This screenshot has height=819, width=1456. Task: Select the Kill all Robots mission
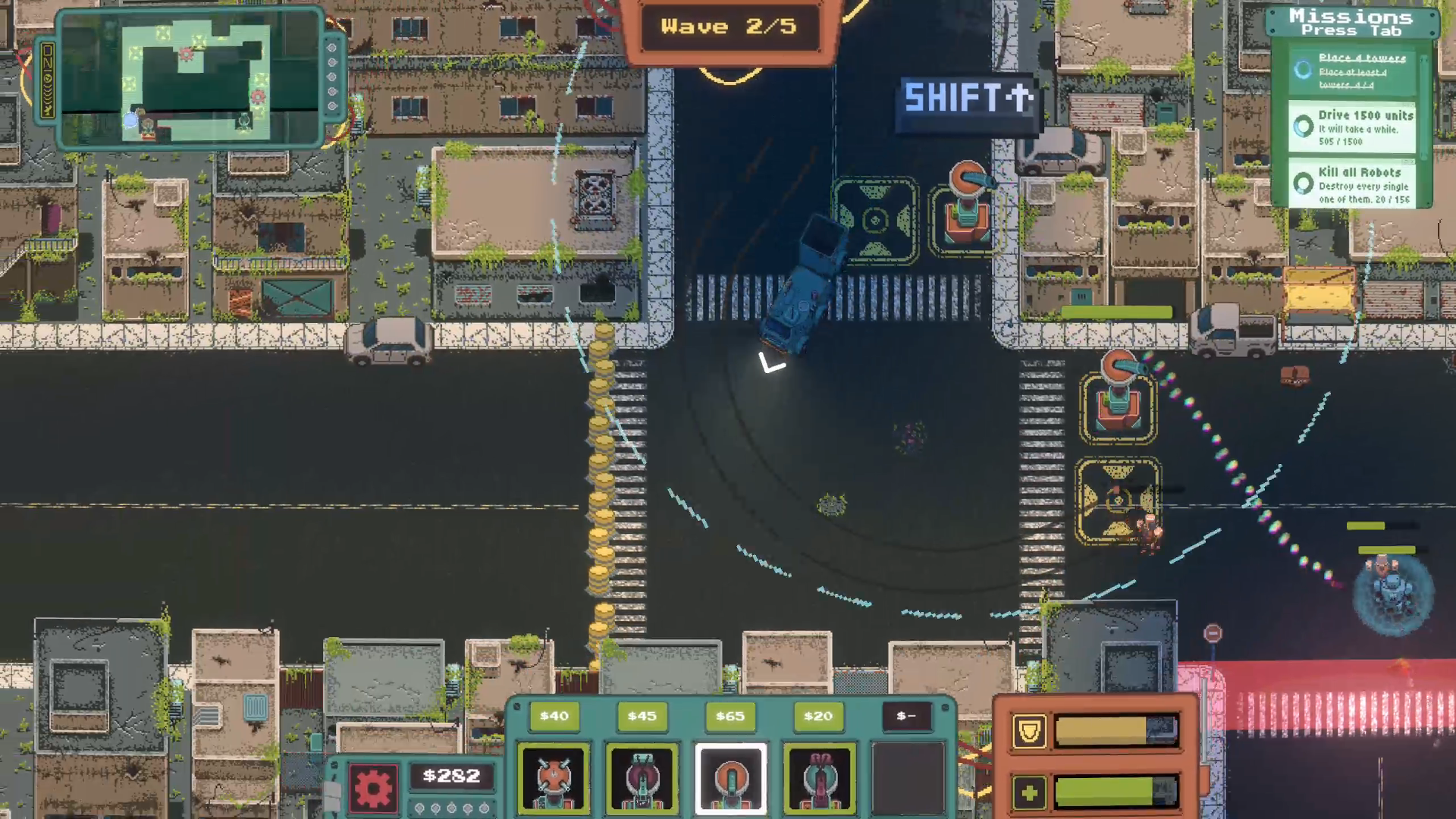coord(1352,184)
